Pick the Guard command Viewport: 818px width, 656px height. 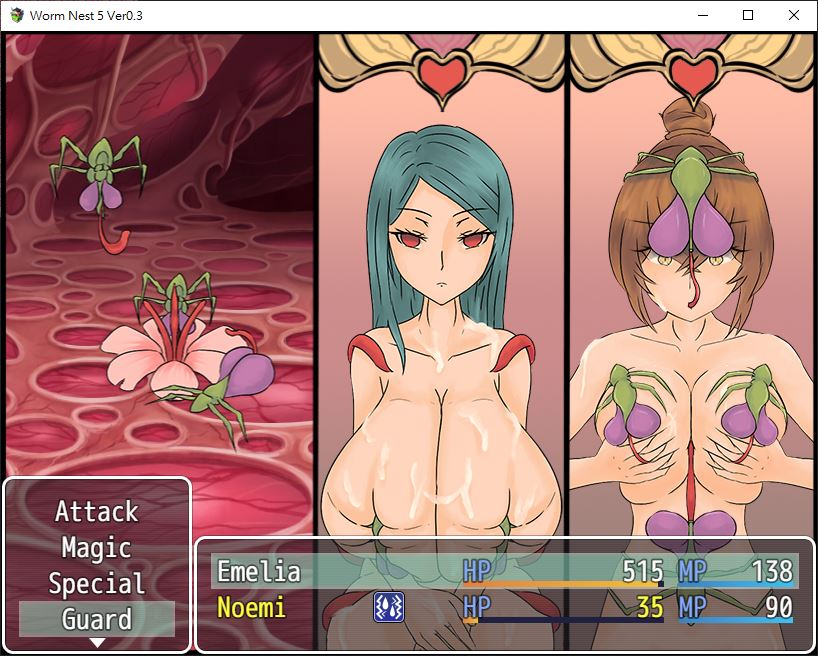pos(96,619)
